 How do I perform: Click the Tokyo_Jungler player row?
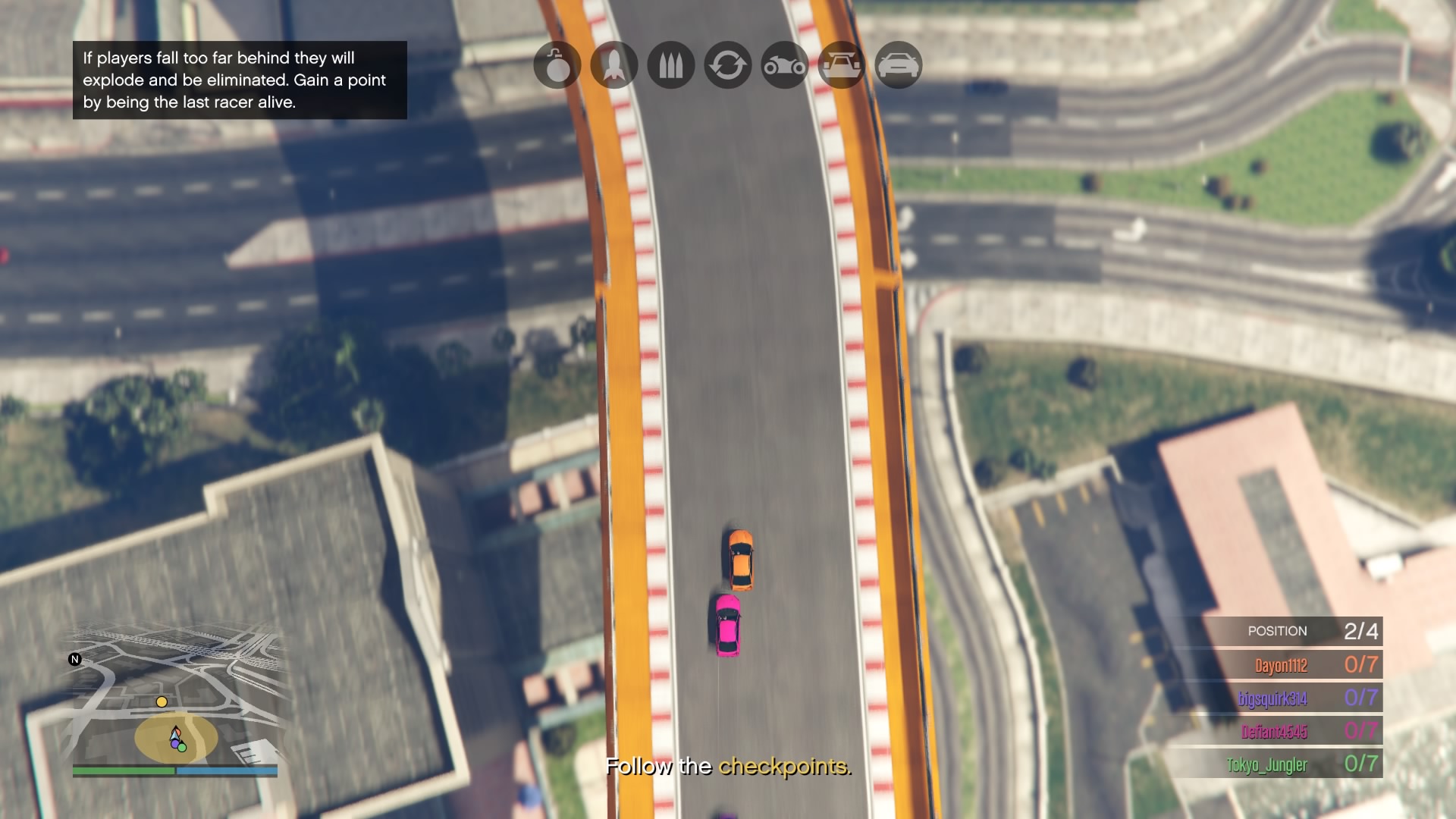[1267, 764]
